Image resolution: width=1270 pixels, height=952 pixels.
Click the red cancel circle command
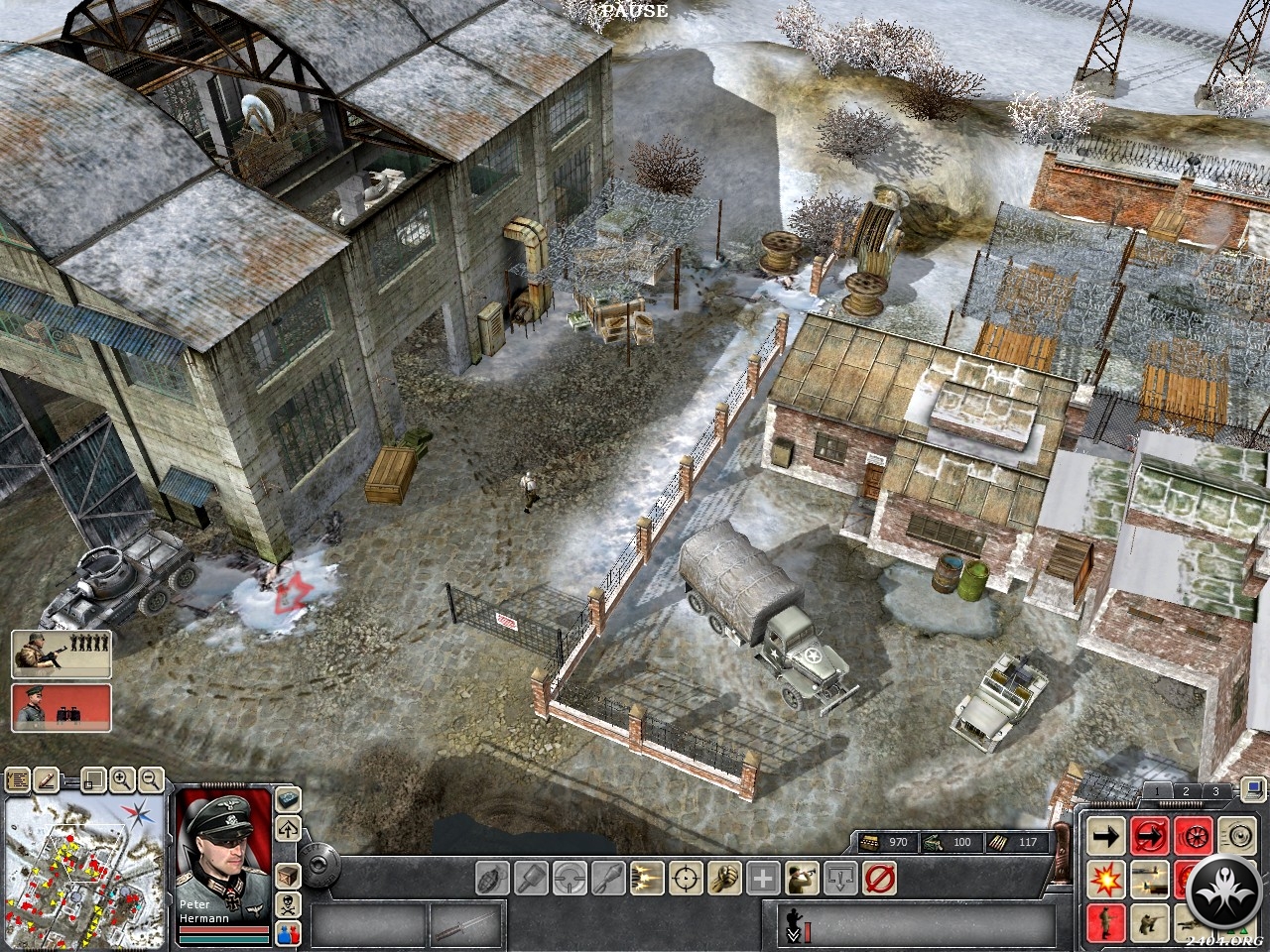[879, 878]
